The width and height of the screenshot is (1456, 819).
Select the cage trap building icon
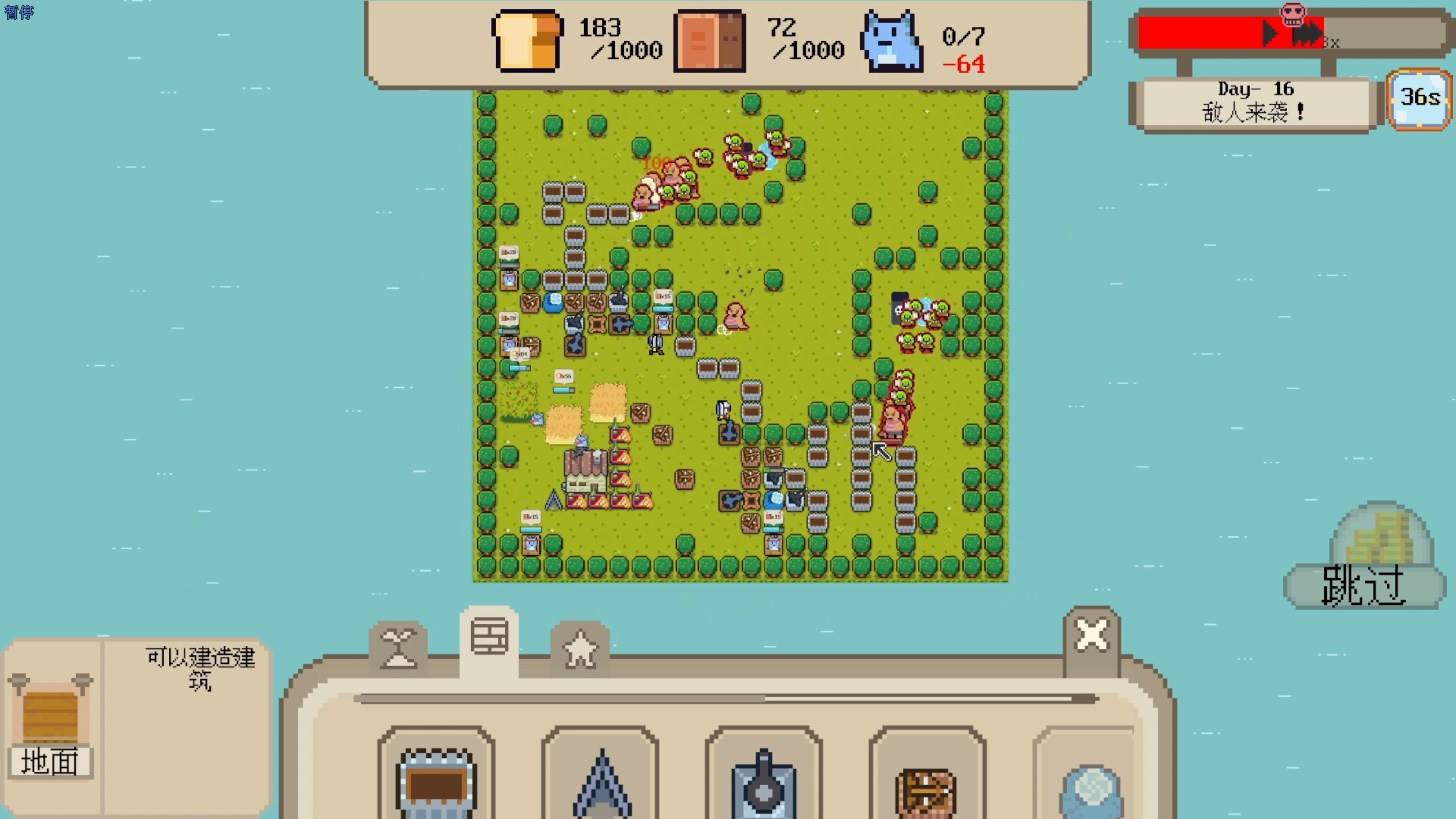436,786
